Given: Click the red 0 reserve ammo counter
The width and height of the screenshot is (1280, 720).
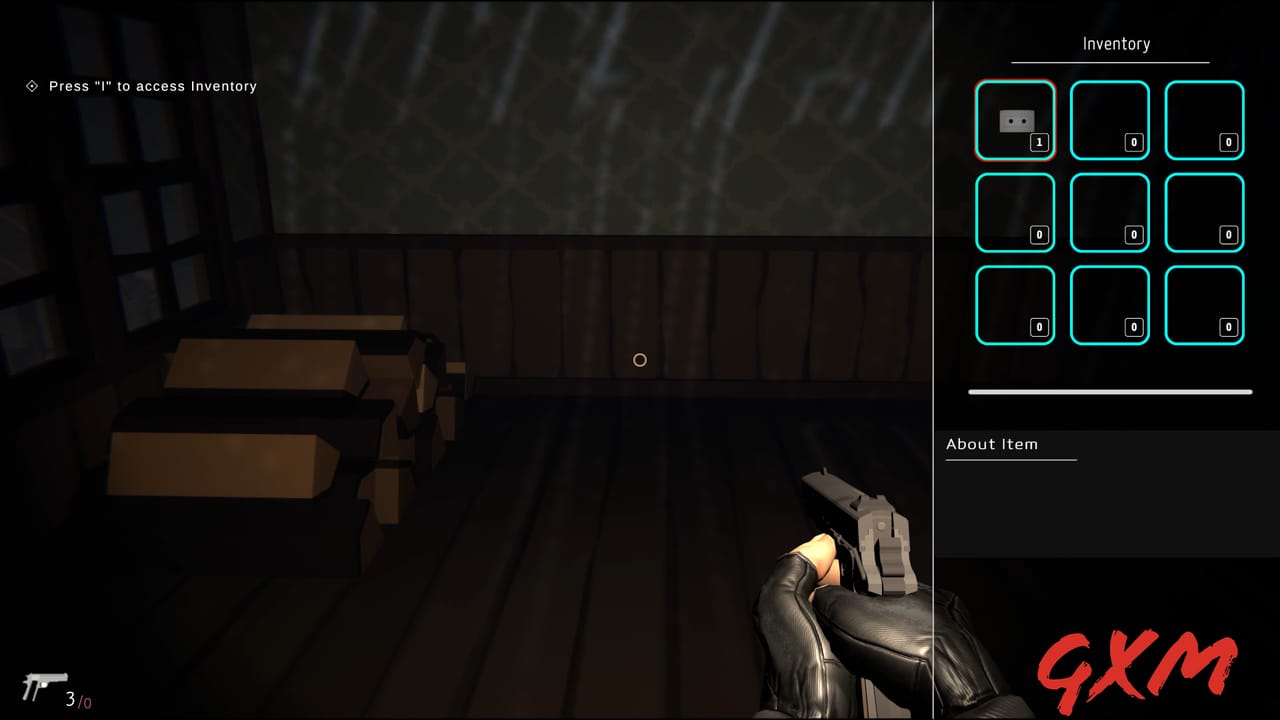Looking at the screenshot, I should pos(90,700).
